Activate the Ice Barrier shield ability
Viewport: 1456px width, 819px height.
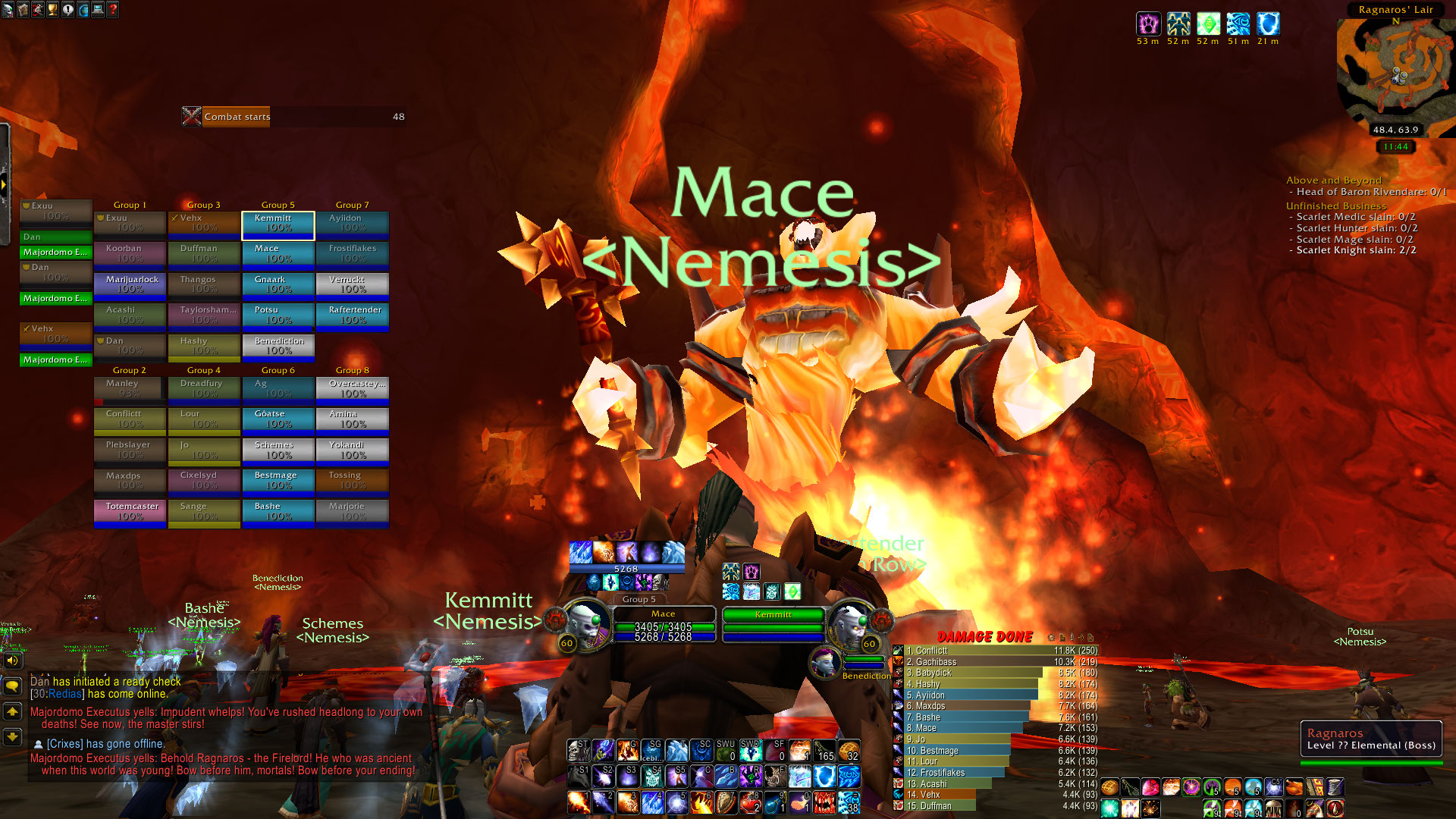(x=824, y=777)
